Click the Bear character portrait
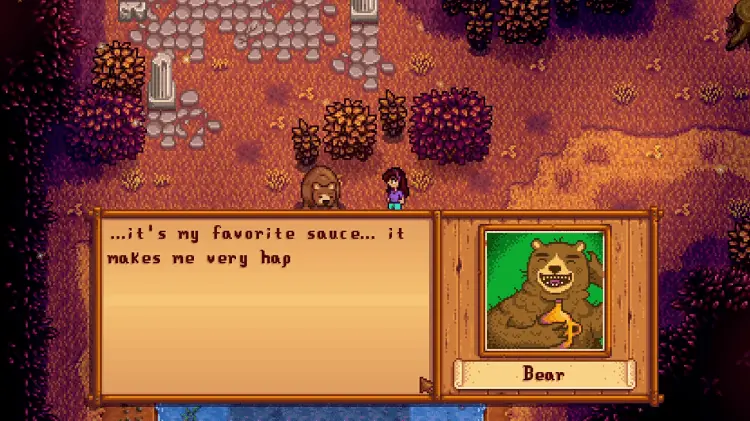Screen dimensions: 750x421 pyautogui.click(x=545, y=291)
